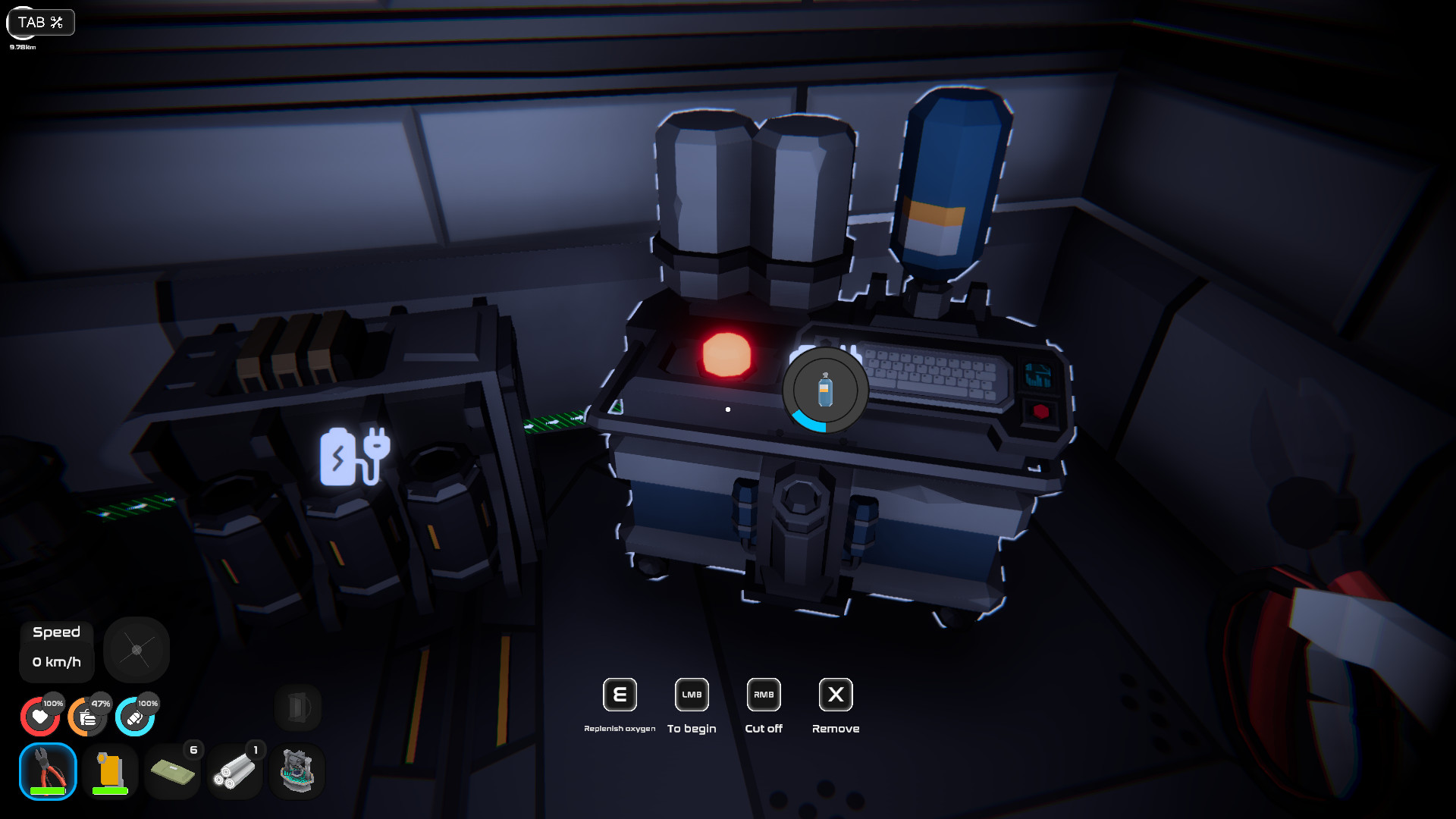
Task: Open the hunger meter showing 47%
Action: coord(88,716)
